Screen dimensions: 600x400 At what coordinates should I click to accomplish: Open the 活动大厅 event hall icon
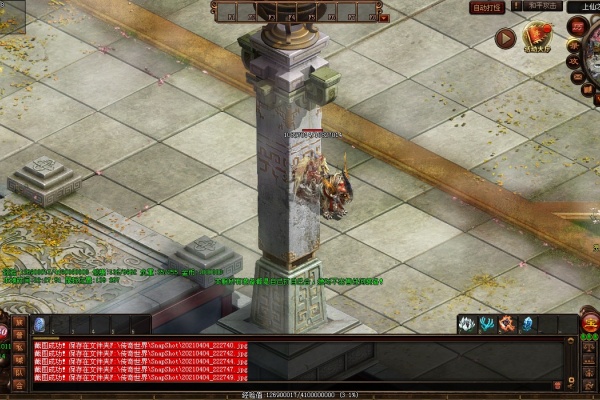tap(540, 38)
